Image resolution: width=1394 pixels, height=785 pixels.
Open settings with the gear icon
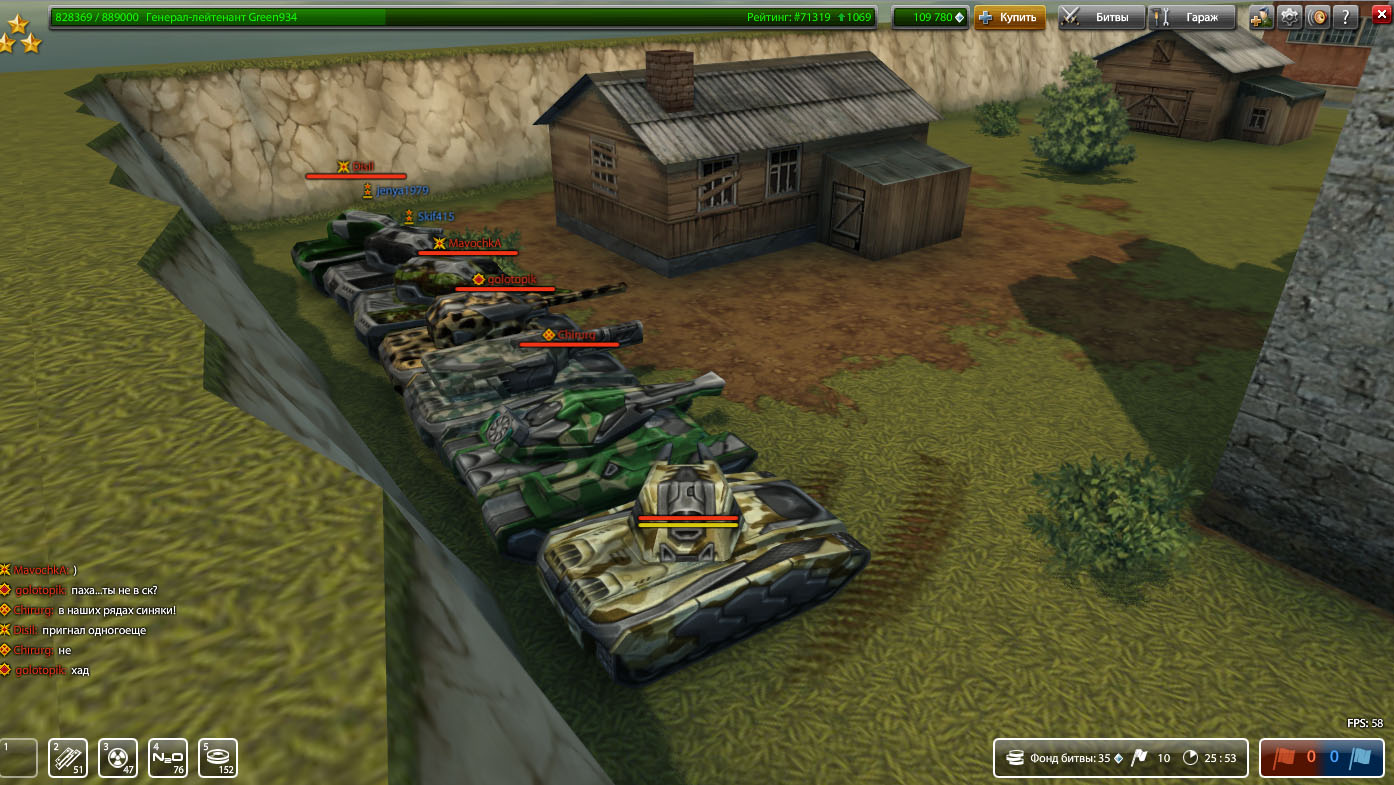(x=1290, y=17)
